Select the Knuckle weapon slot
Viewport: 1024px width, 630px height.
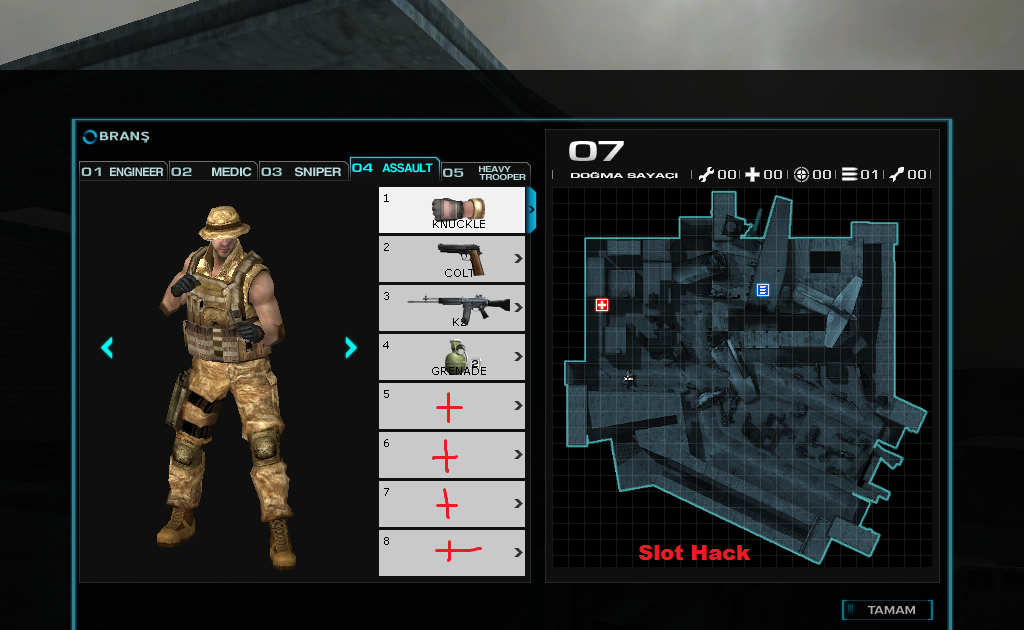coord(452,210)
